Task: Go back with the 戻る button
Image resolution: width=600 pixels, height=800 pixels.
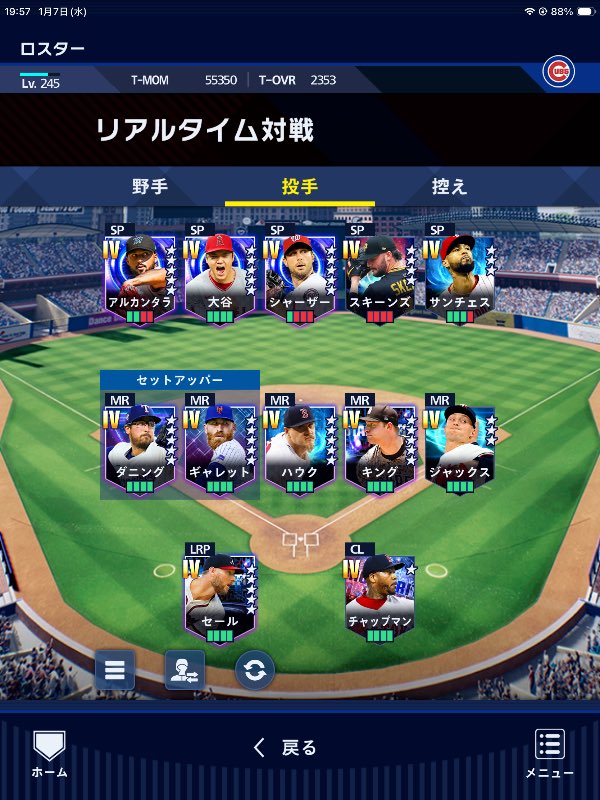Action: click(286, 747)
